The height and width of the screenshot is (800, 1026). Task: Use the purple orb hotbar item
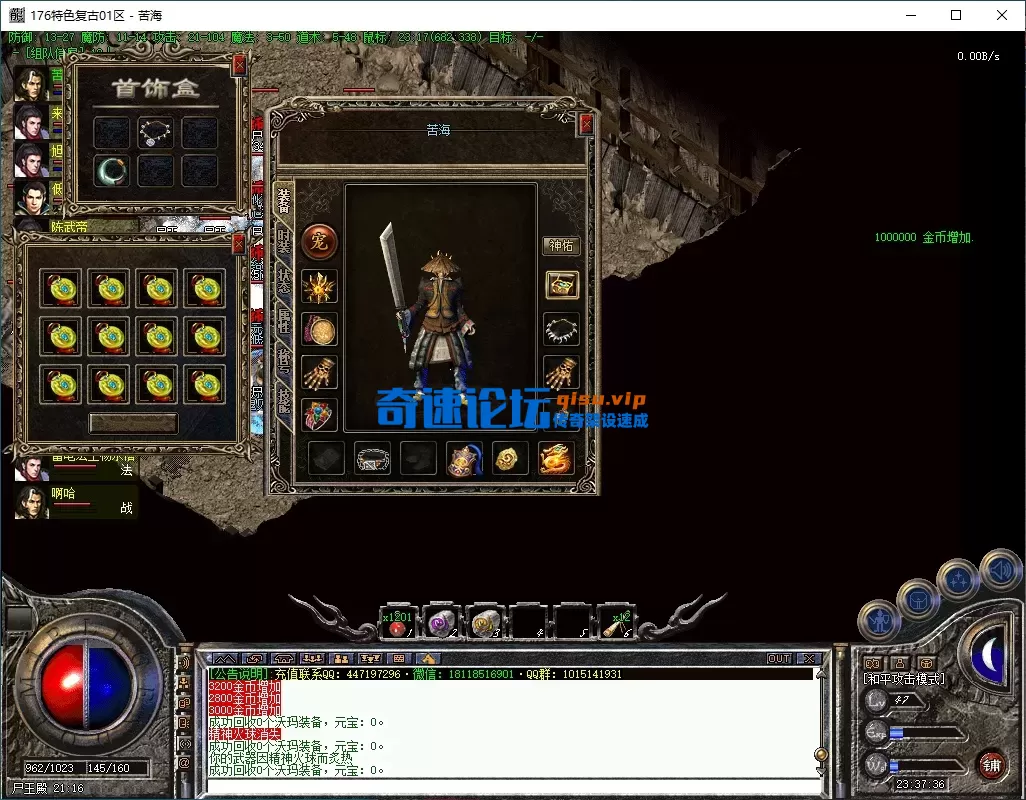[x=441, y=624]
